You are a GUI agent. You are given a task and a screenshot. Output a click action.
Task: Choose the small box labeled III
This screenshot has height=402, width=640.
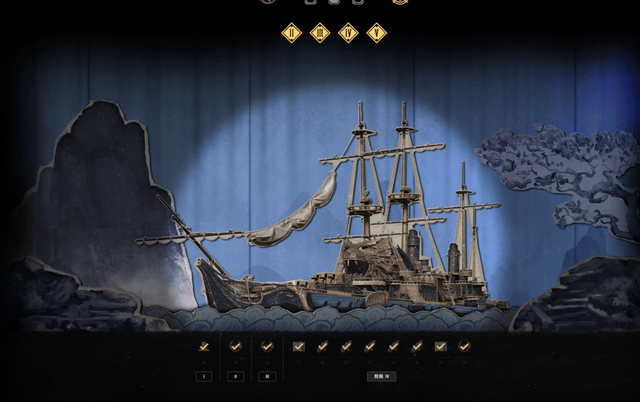click(x=266, y=376)
